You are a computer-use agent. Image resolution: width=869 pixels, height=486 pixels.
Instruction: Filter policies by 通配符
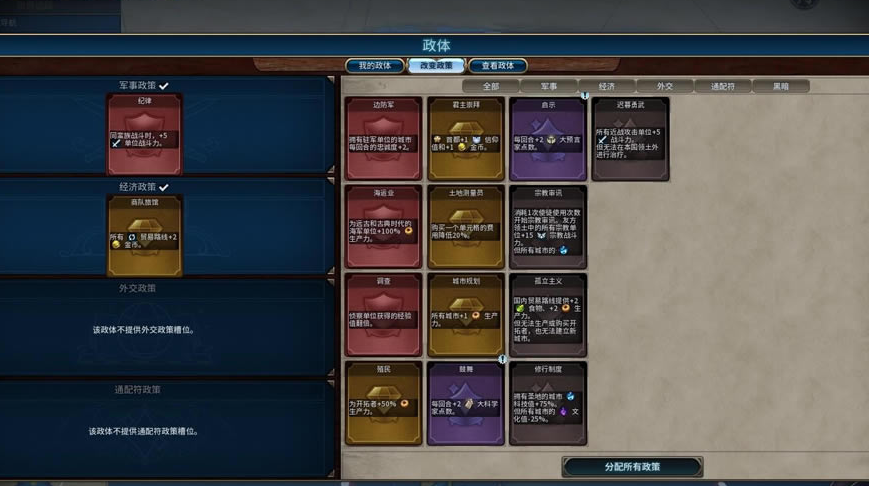(x=723, y=87)
